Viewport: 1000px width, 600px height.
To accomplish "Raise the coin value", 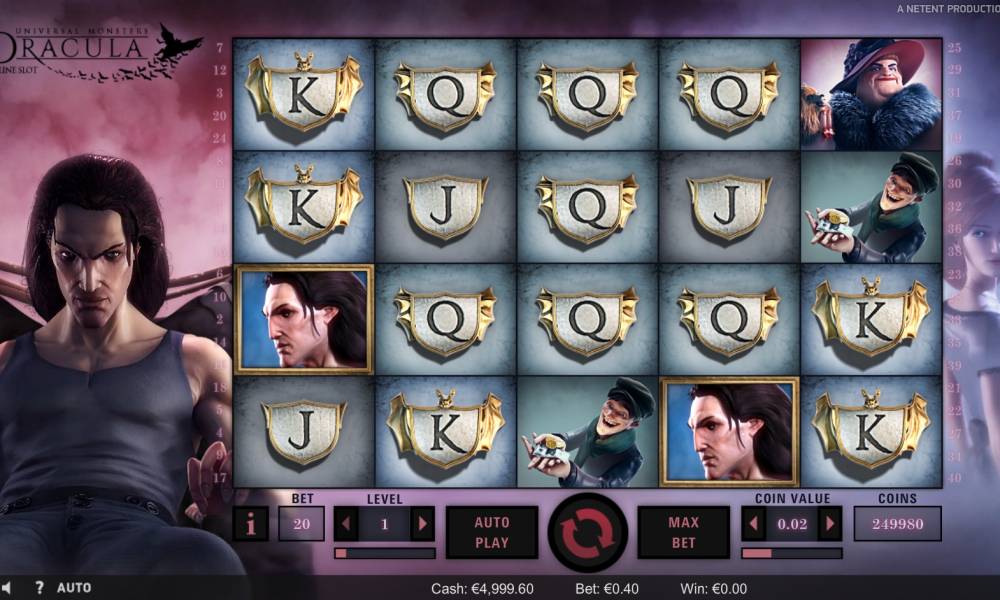I will 829,523.
